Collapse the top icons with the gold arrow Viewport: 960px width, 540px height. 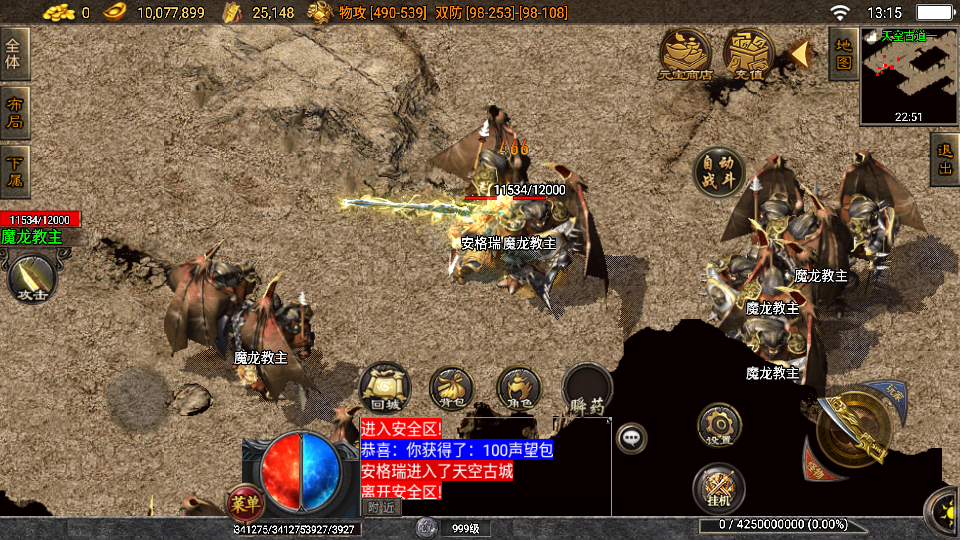pyautogui.click(x=799, y=52)
